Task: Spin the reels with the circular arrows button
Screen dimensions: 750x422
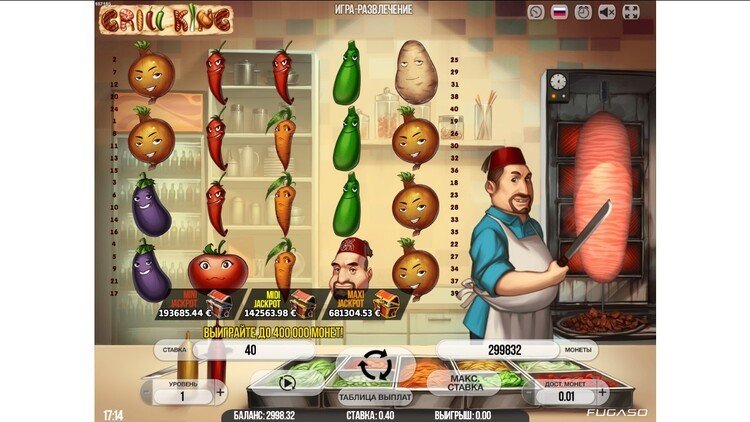Action: (375, 365)
